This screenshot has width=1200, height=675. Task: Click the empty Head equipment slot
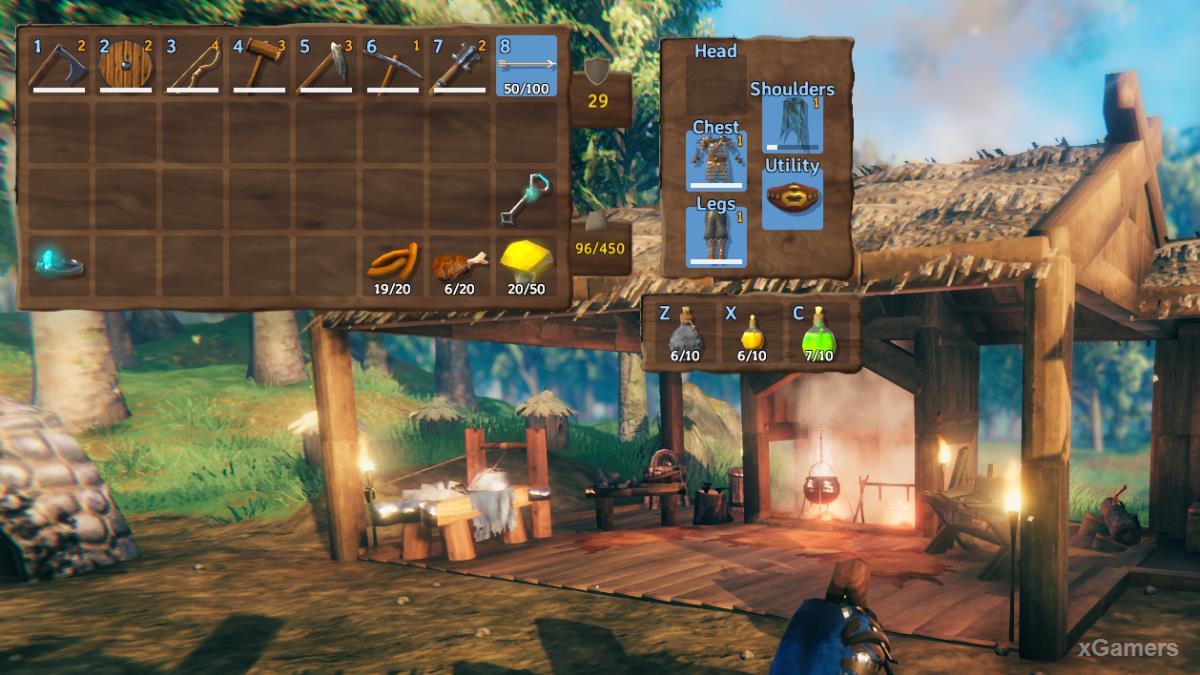tap(716, 83)
